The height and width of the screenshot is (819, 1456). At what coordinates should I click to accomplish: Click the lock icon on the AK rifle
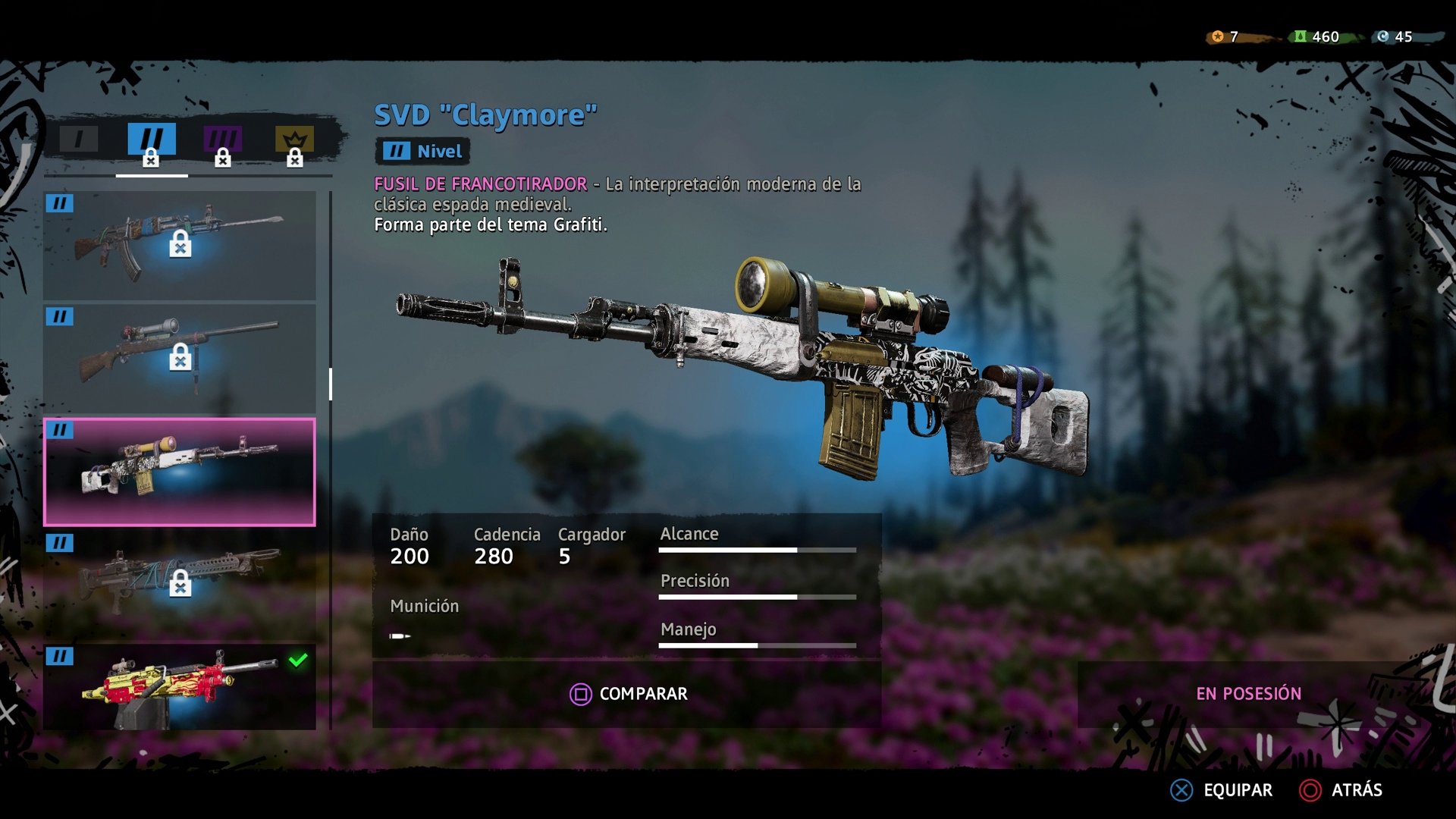(180, 244)
